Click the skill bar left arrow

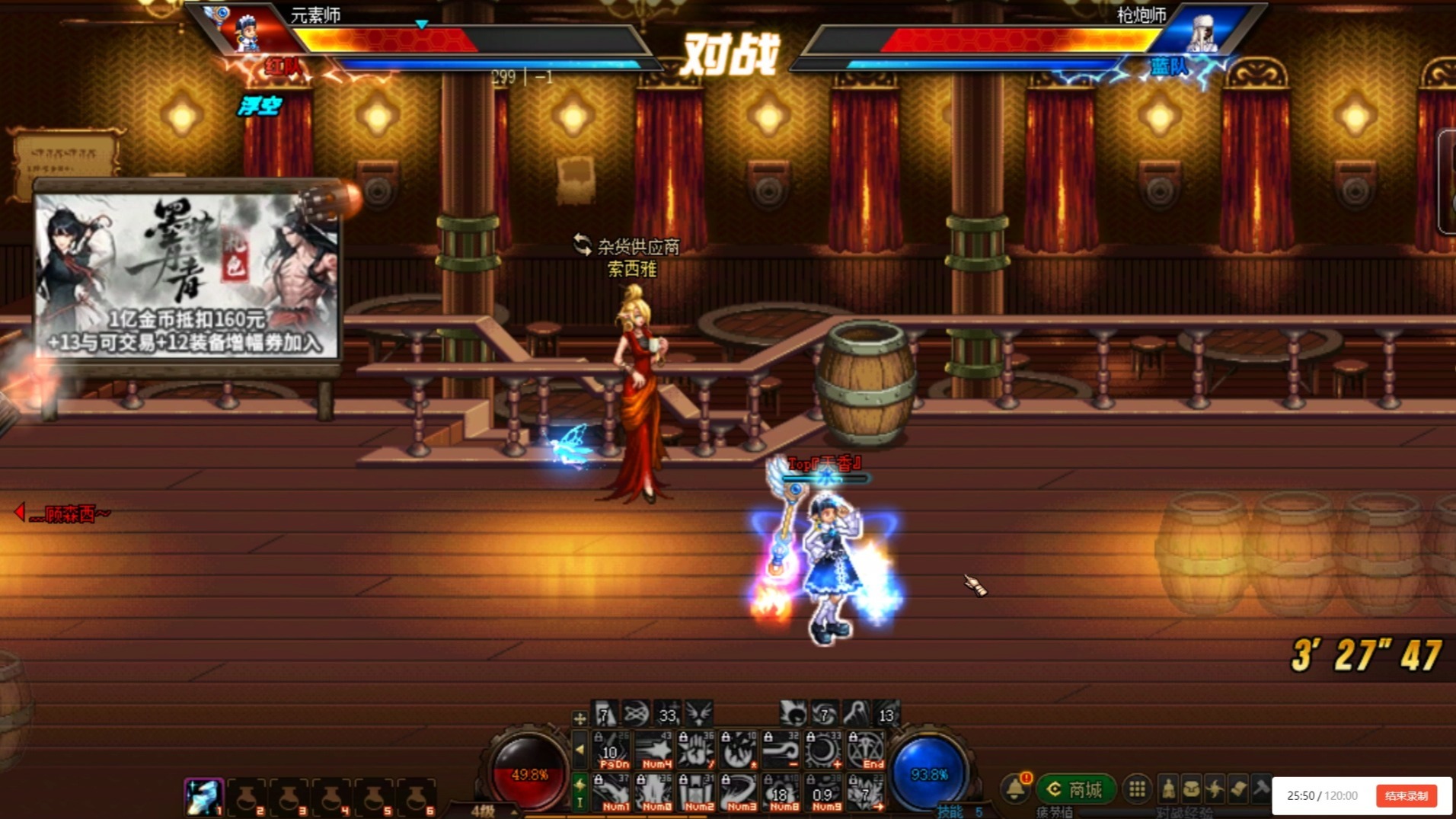point(580,750)
